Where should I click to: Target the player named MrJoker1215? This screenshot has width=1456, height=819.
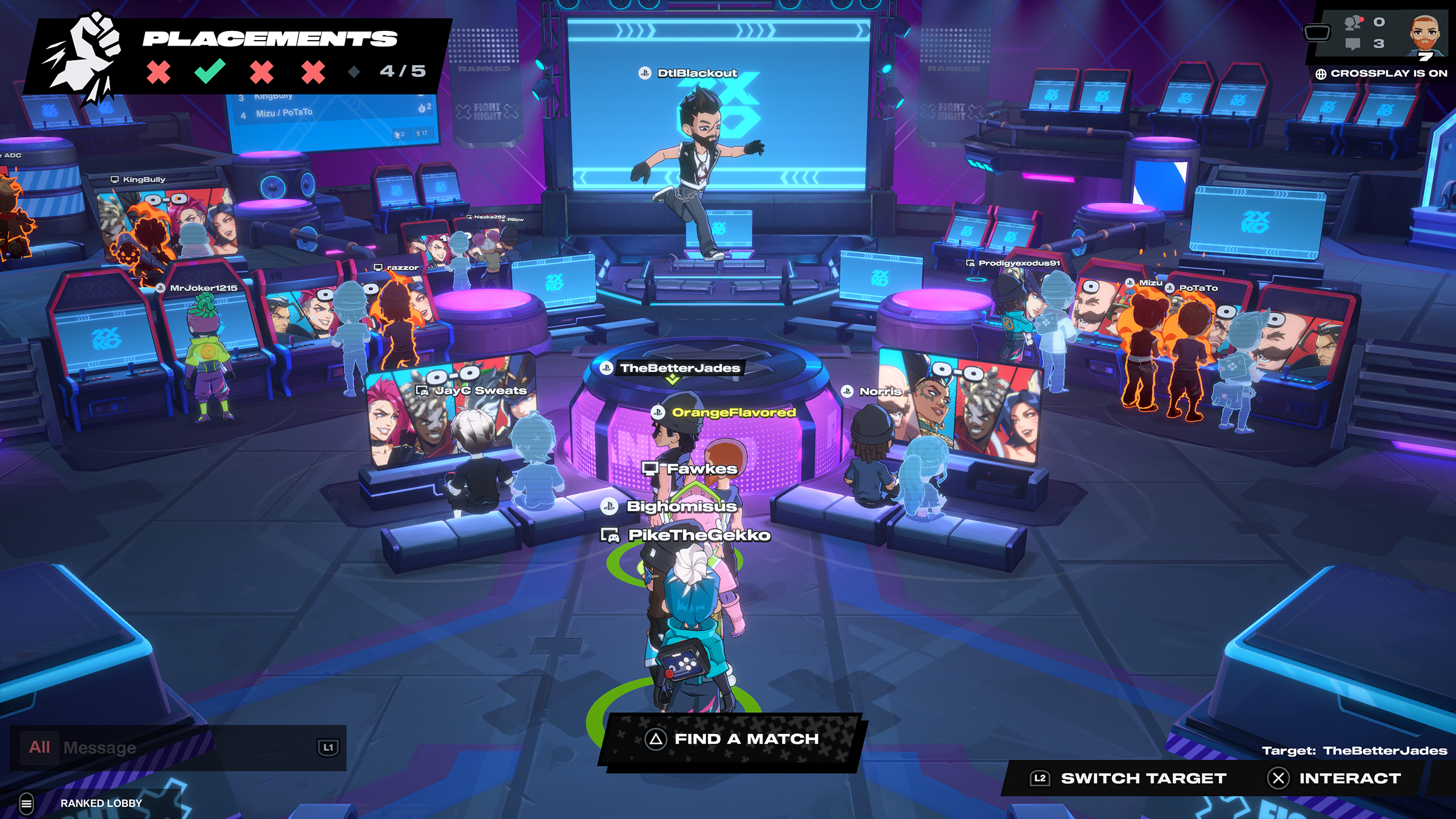203,288
